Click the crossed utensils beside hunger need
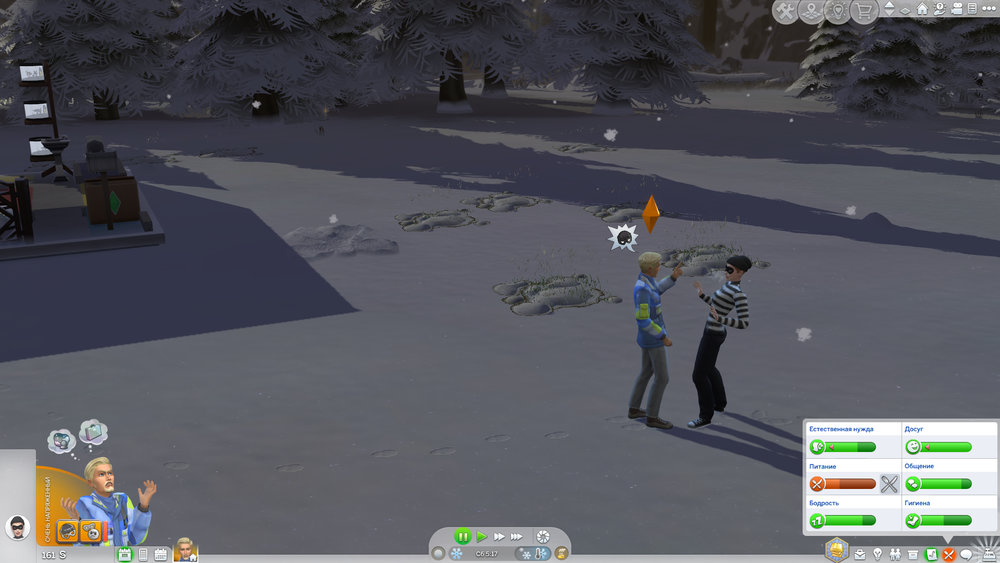Image resolution: width=1000 pixels, height=563 pixels. [x=889, y=484]
